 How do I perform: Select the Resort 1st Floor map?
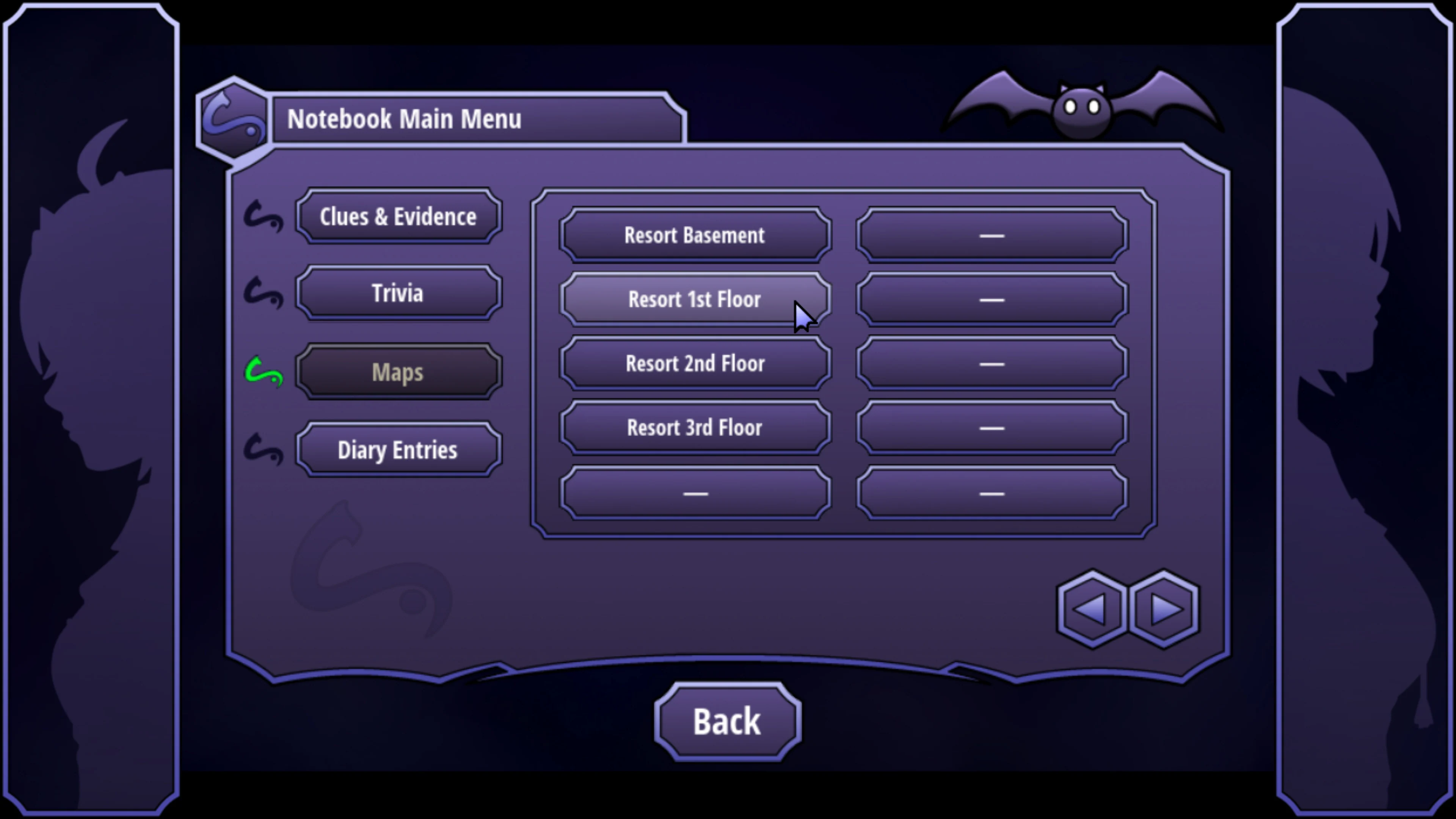pos(695,300)
